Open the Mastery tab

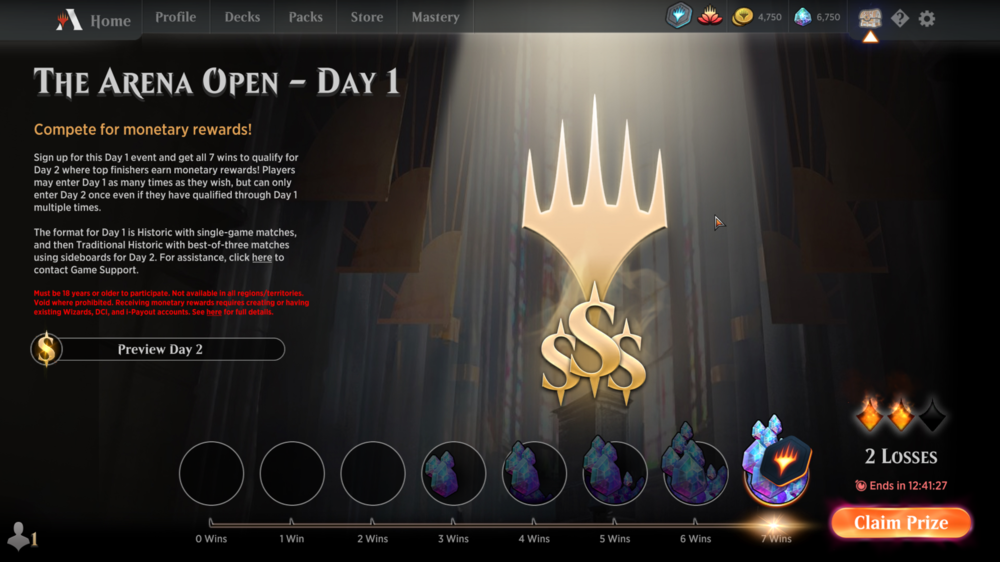tap(435, 17)
